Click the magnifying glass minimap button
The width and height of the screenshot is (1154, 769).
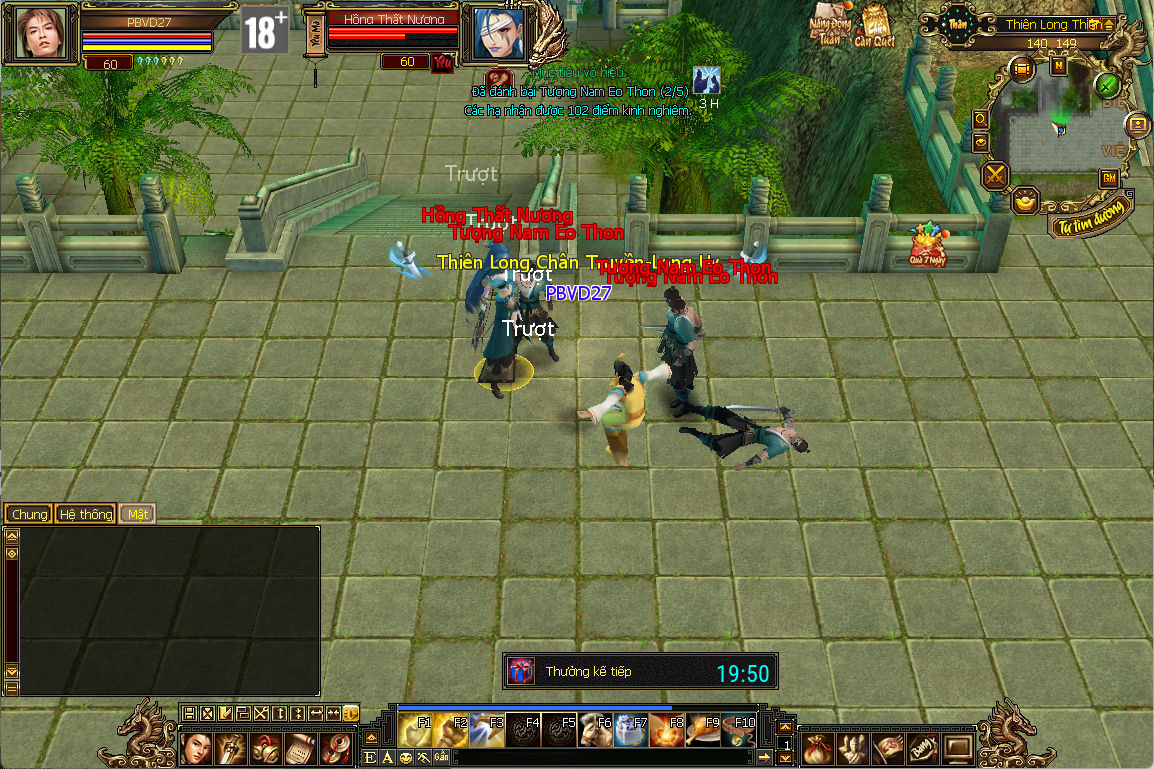point(980,119)
